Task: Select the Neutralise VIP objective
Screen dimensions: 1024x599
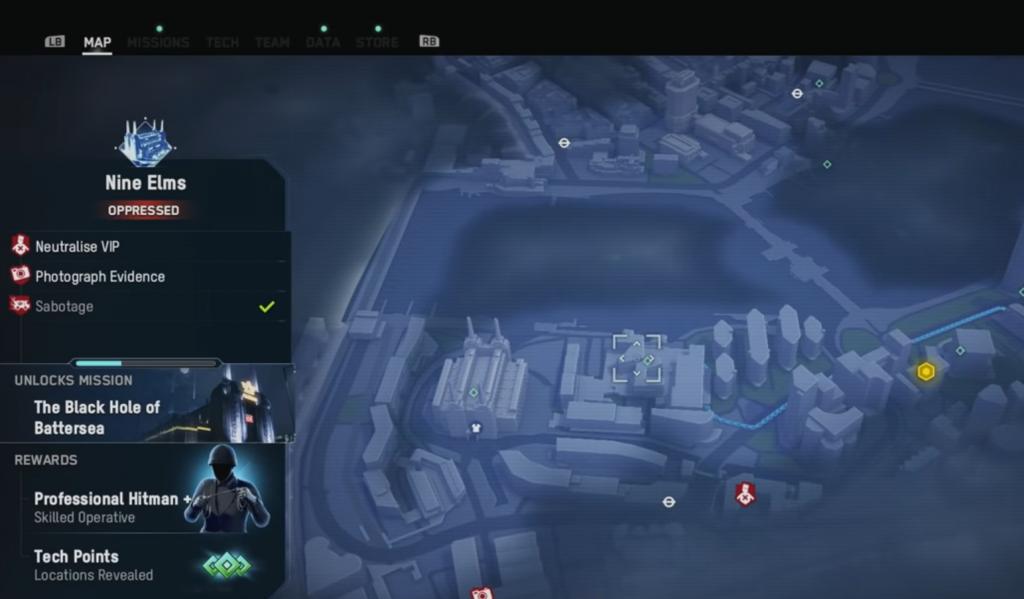Action: pos(78,246)
